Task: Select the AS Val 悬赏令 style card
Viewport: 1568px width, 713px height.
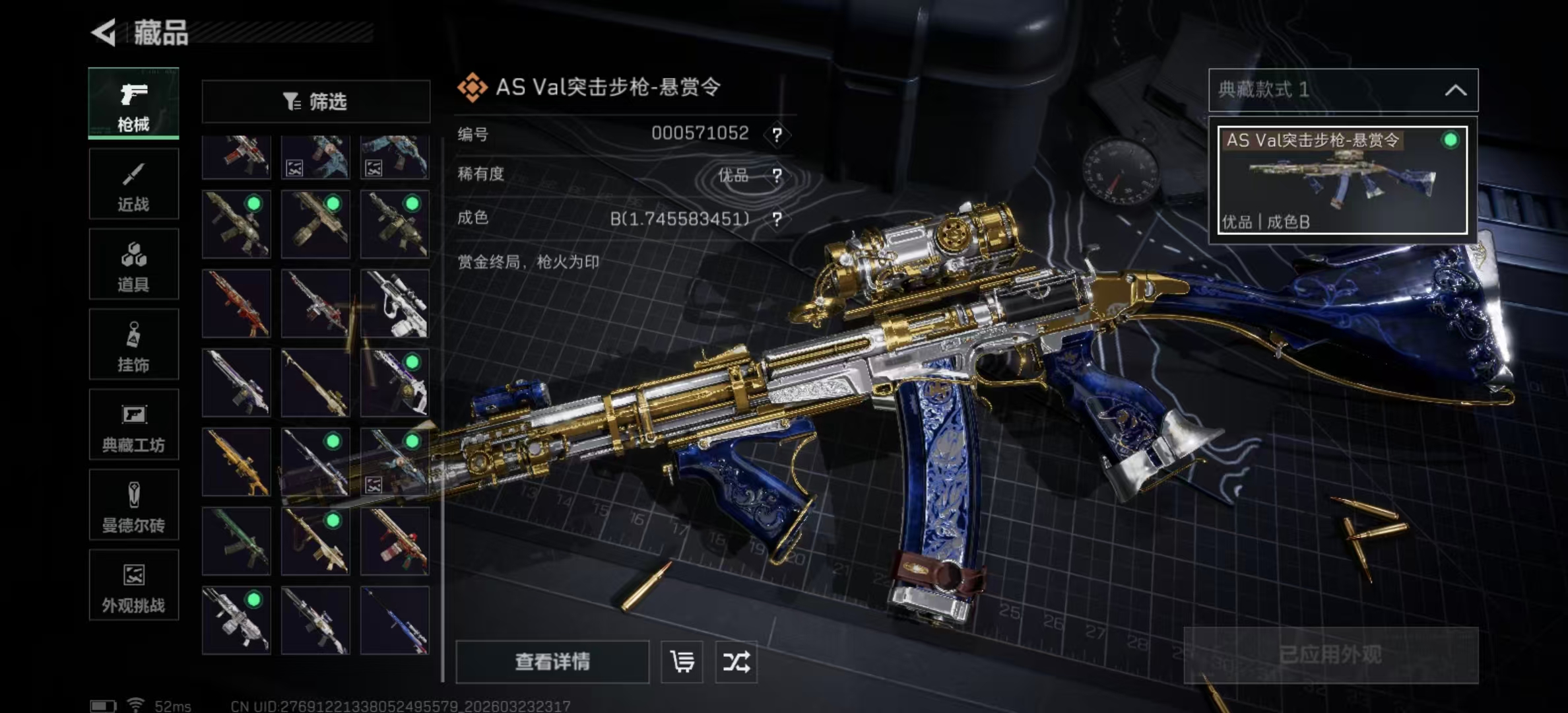Action: click(x=1342, y=180)
